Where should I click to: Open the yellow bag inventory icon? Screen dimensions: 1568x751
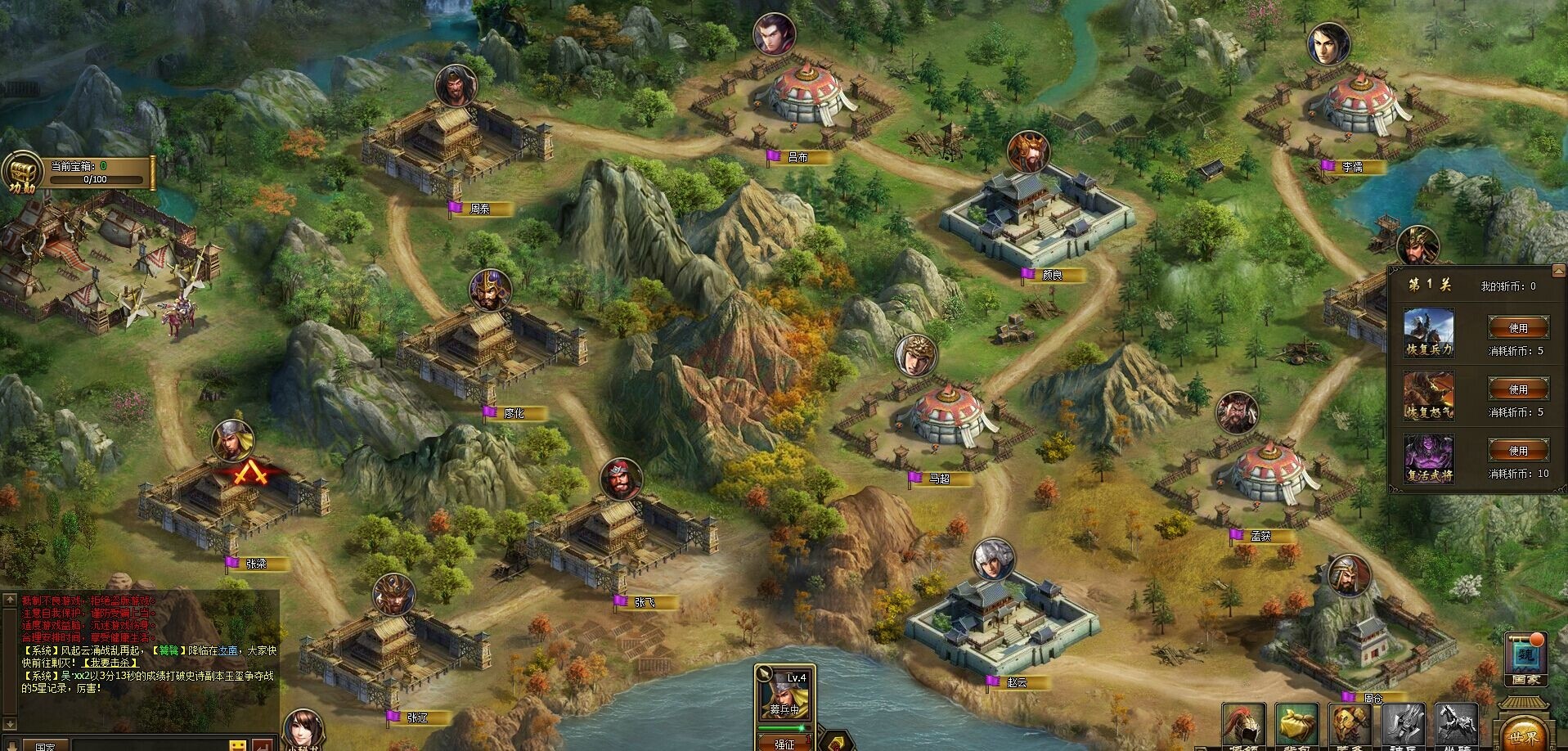click(x=1296, y=727)
